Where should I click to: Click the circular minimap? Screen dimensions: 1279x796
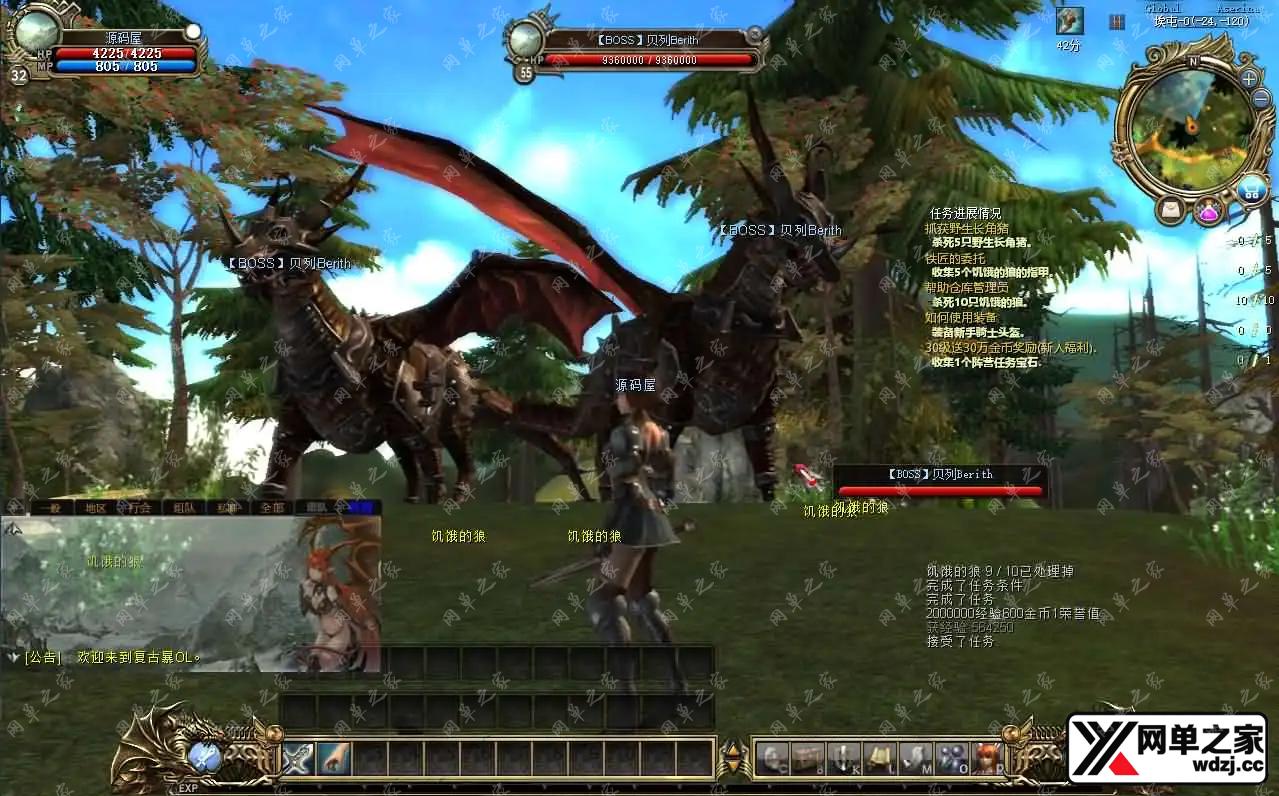(x=1188, y=124)
